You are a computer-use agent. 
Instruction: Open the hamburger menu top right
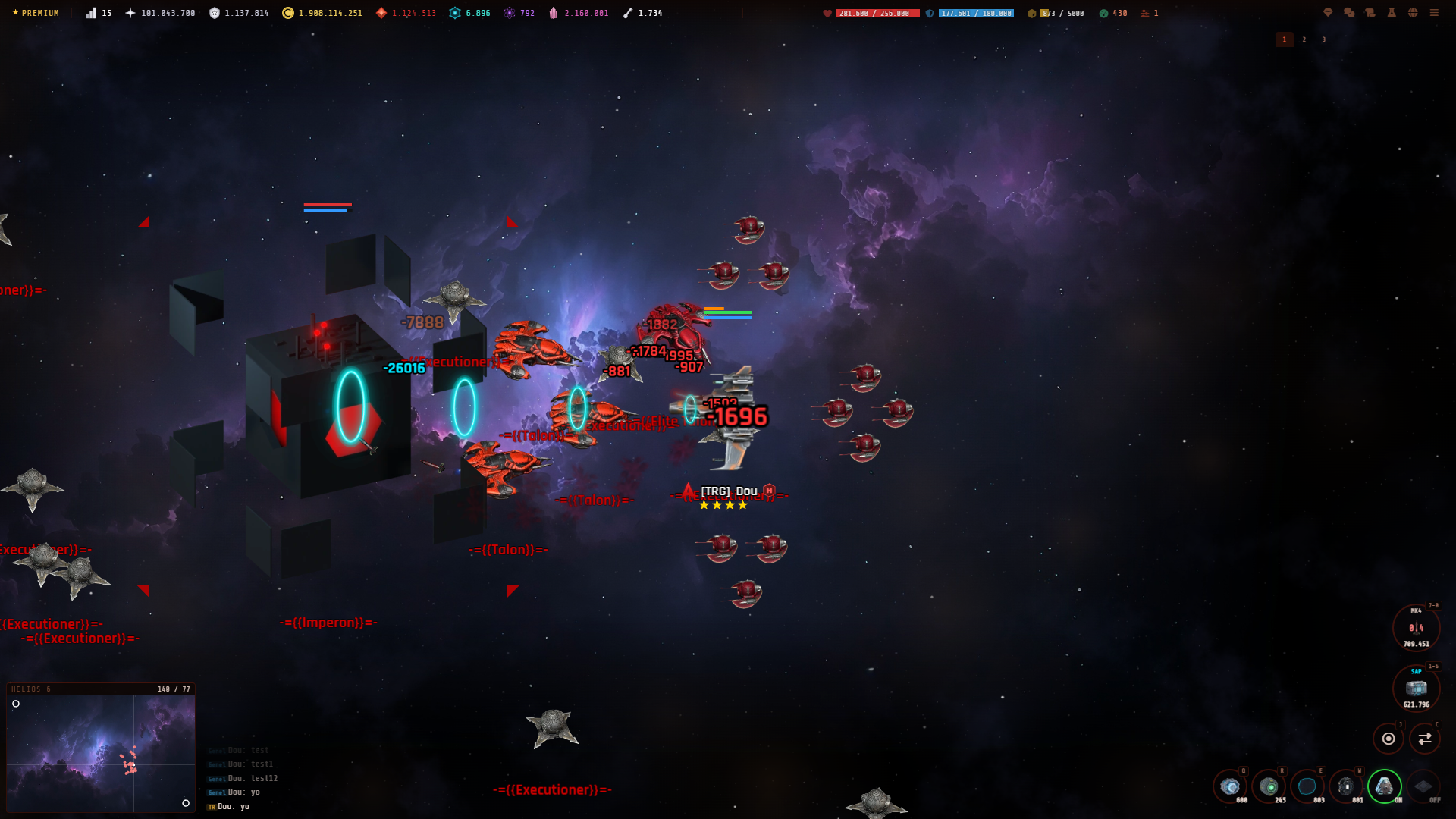point(1433,13)
